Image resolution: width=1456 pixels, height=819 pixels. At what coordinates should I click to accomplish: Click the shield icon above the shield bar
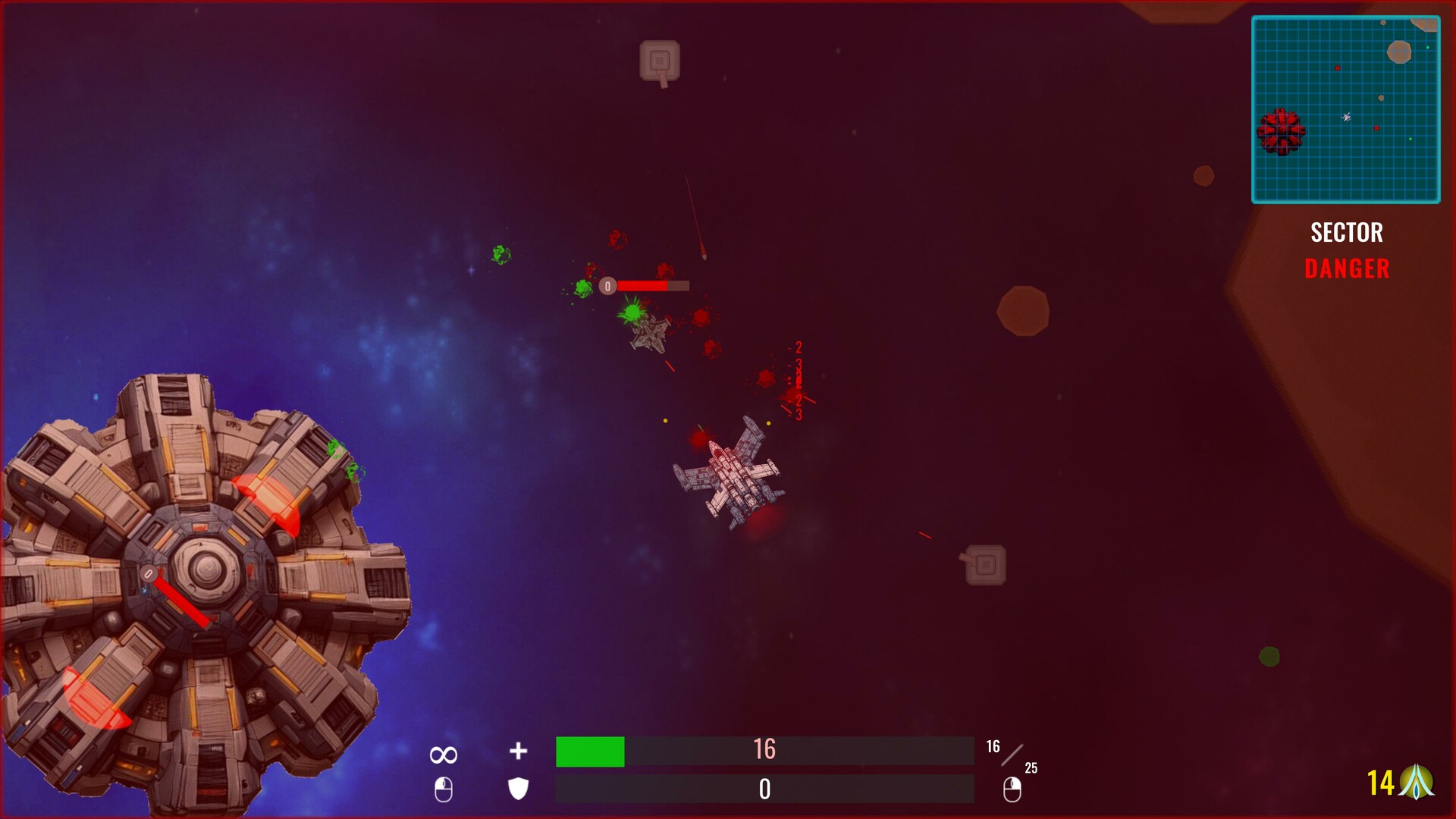pos(519,789)
